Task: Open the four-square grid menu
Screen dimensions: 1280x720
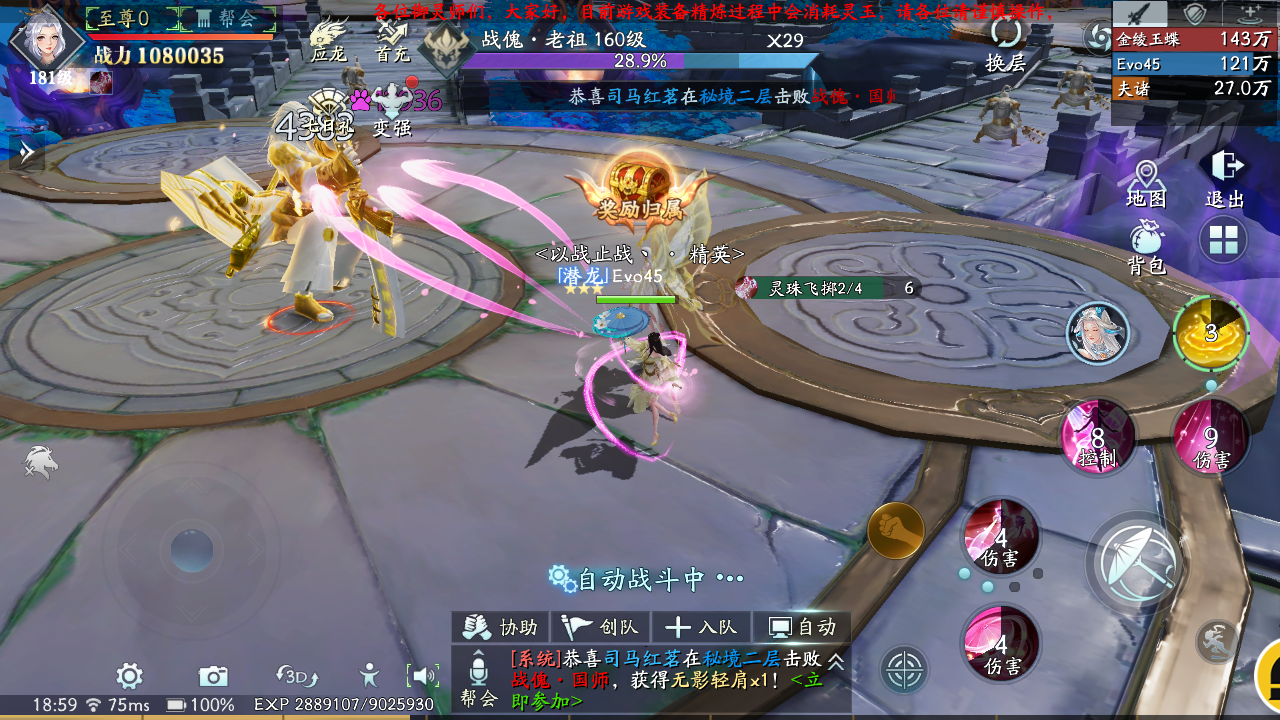Action: click(1223, 240)
